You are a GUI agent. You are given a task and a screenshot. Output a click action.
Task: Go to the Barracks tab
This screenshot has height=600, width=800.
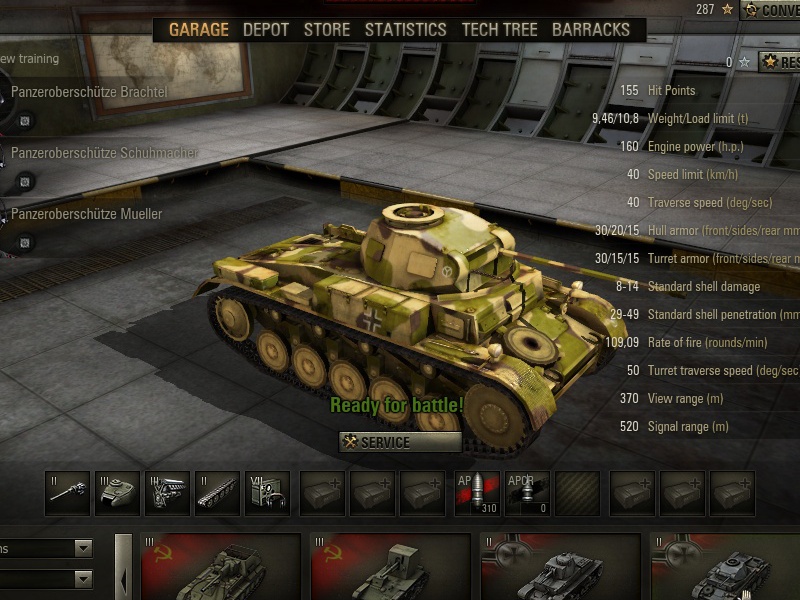coord(591,29)
